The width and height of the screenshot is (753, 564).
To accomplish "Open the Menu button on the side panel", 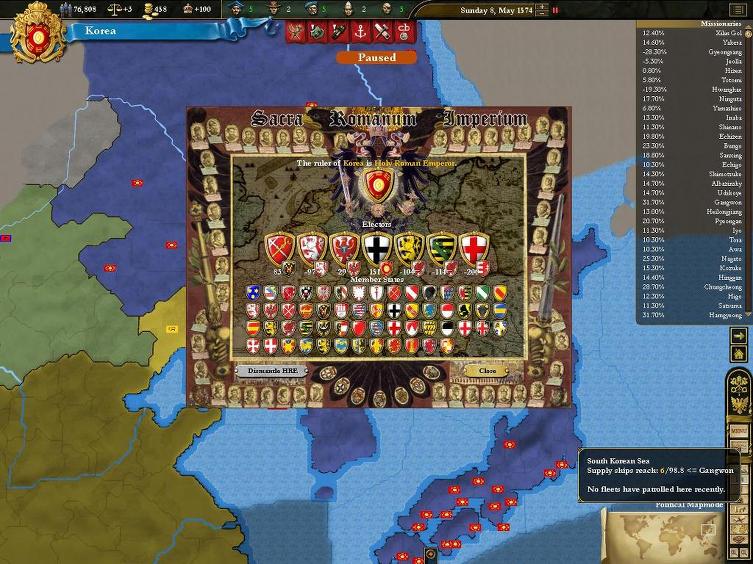I will (739, 431).
